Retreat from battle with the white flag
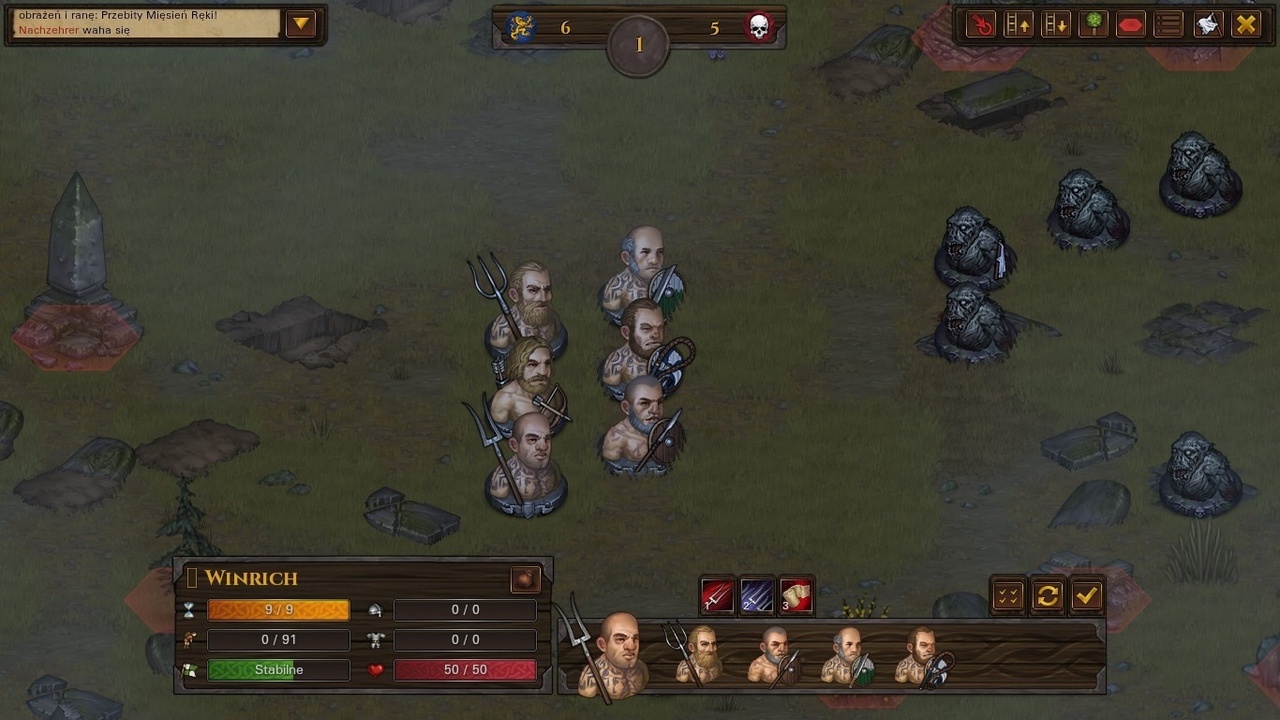The width and height of the screenshot is (1280, 720). tap(1208, 24)
